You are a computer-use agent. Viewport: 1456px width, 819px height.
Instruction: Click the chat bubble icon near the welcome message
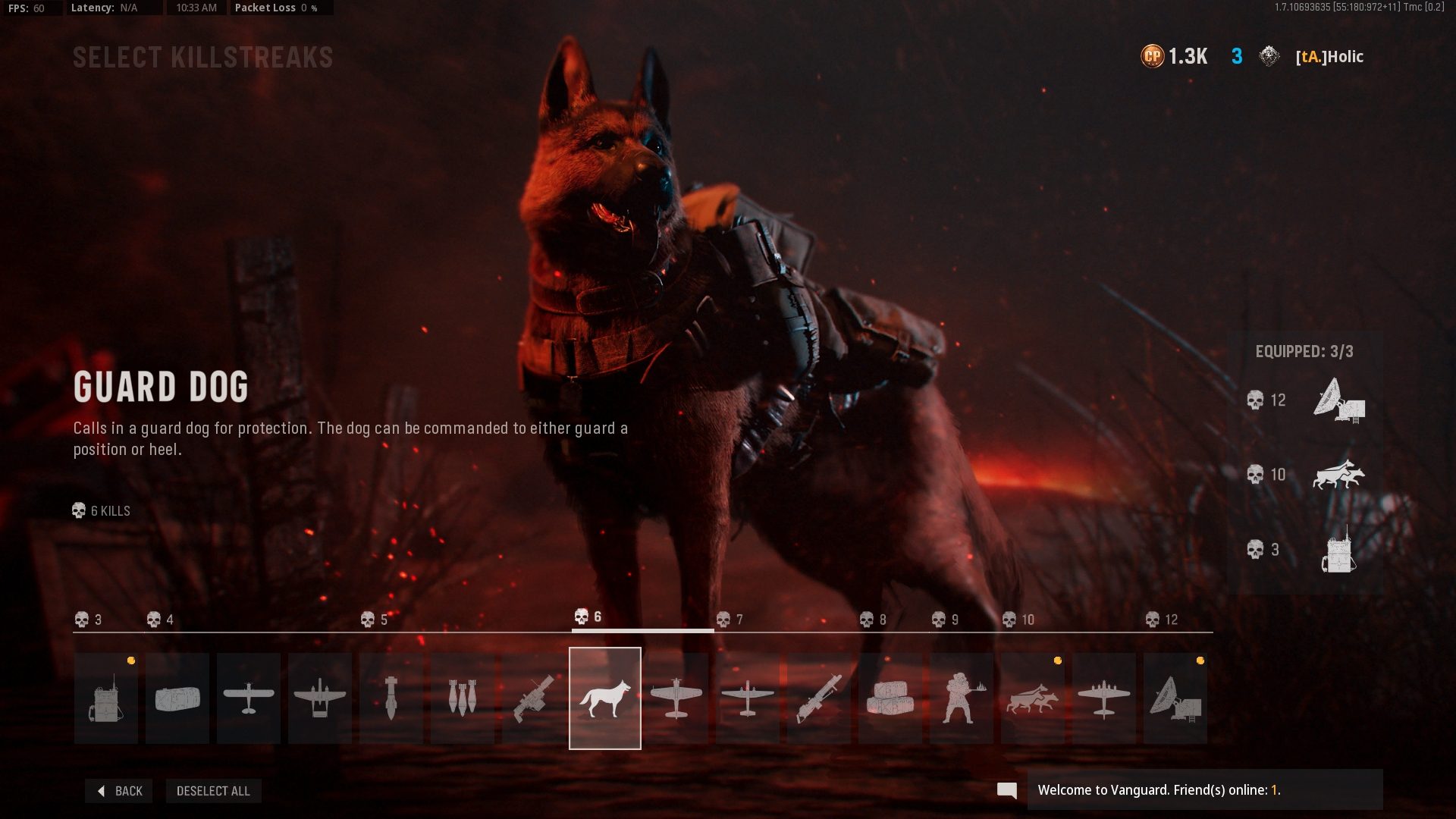point(1007,789)
